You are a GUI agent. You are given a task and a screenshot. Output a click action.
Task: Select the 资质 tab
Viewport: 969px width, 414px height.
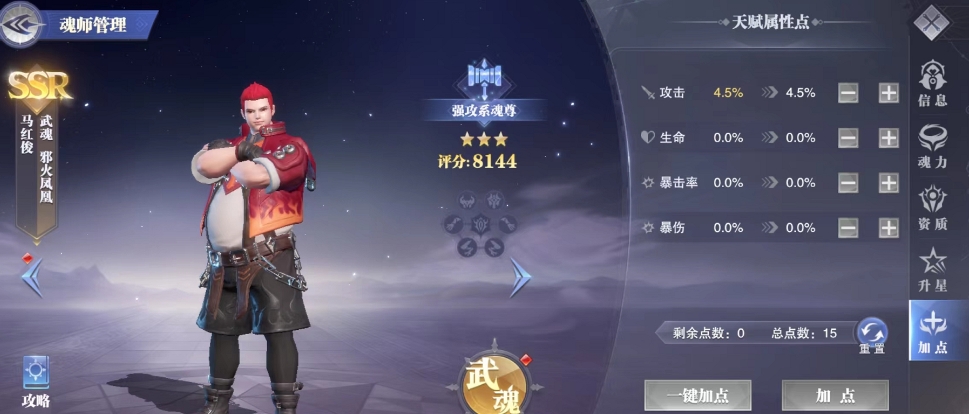(x=932, y=208)
